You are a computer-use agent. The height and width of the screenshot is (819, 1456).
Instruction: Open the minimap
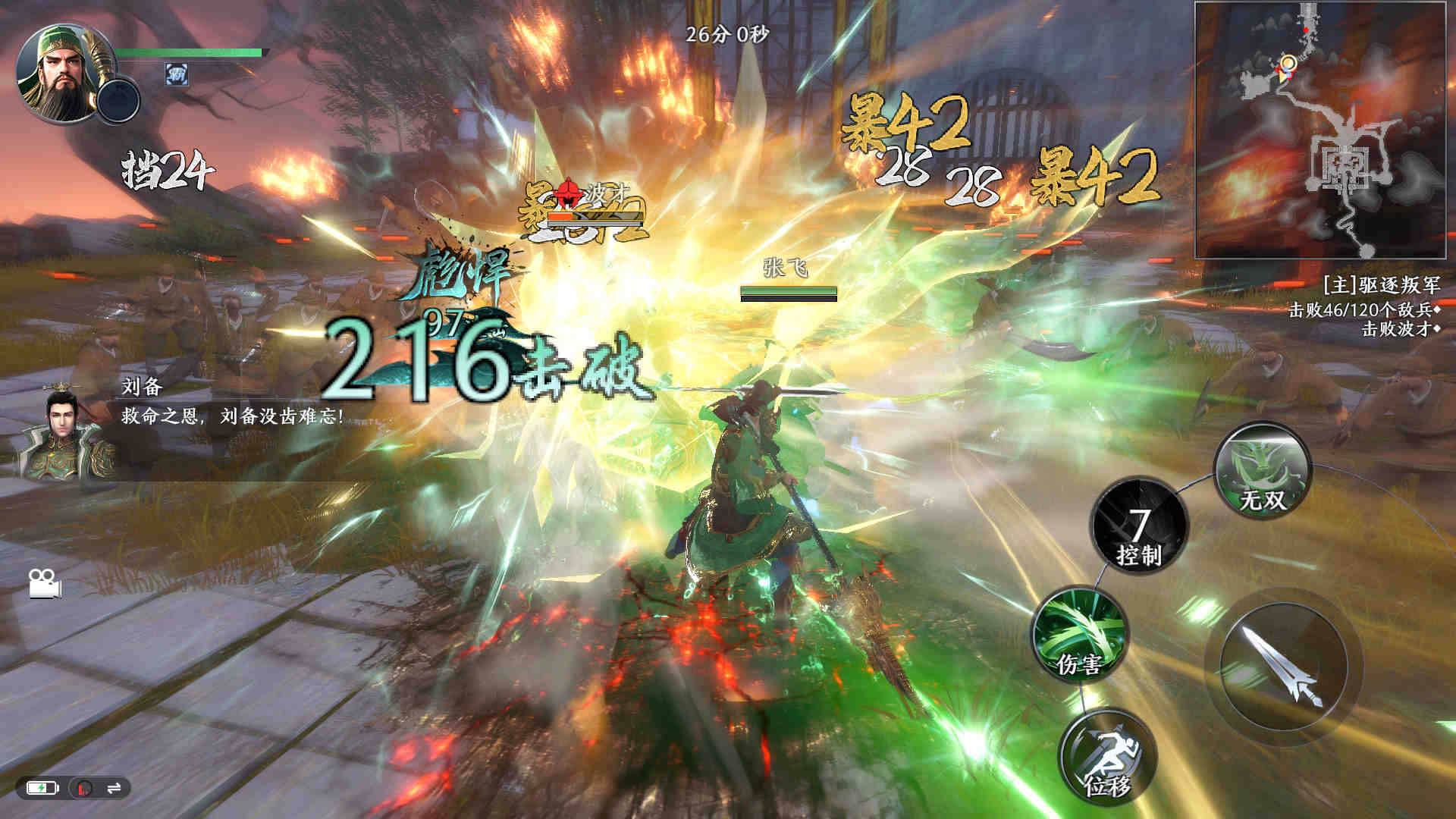tap(1320, 130)
